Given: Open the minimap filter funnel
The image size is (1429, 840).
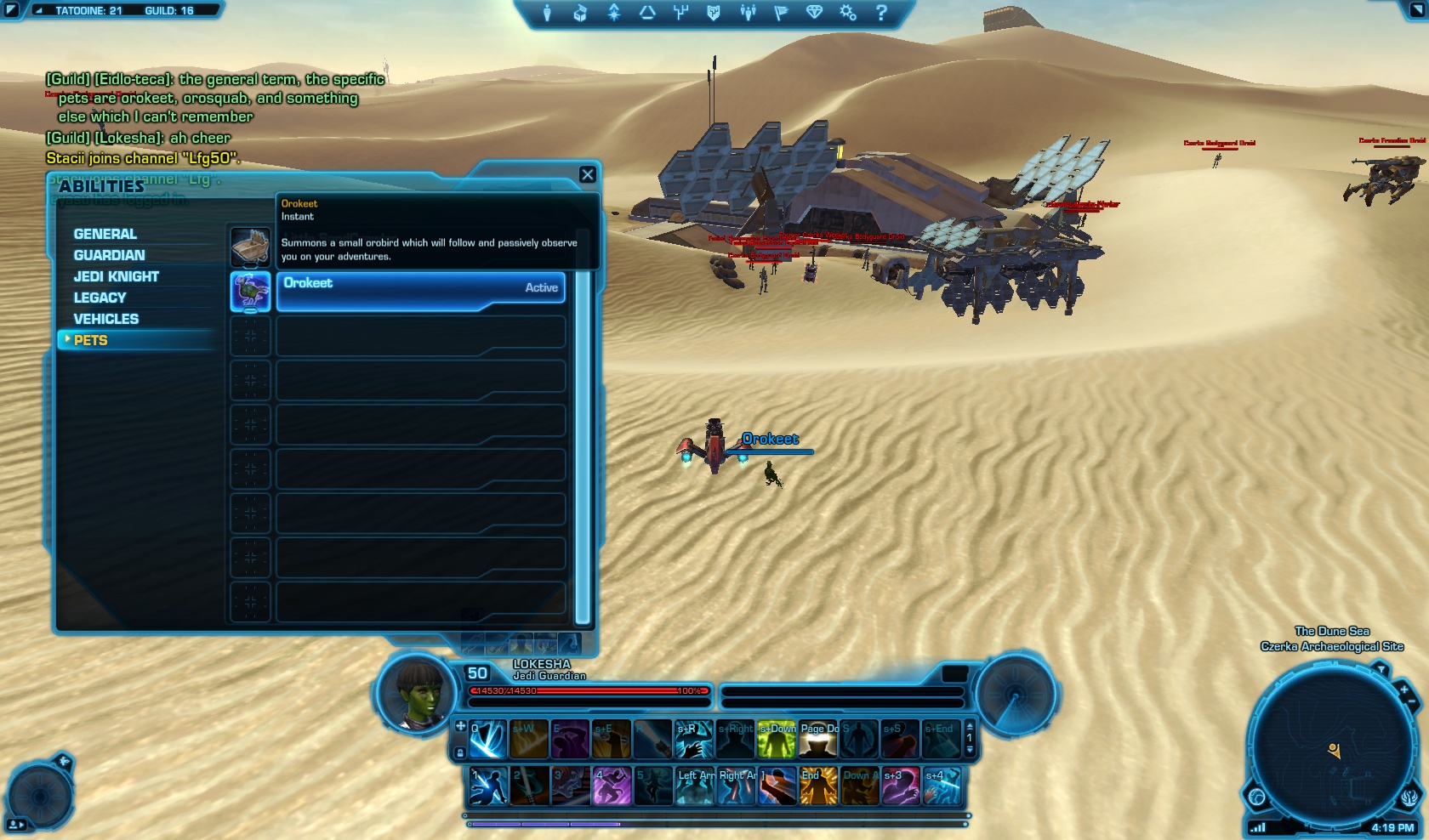Looking at the screenshot, I should point(1381,671).
